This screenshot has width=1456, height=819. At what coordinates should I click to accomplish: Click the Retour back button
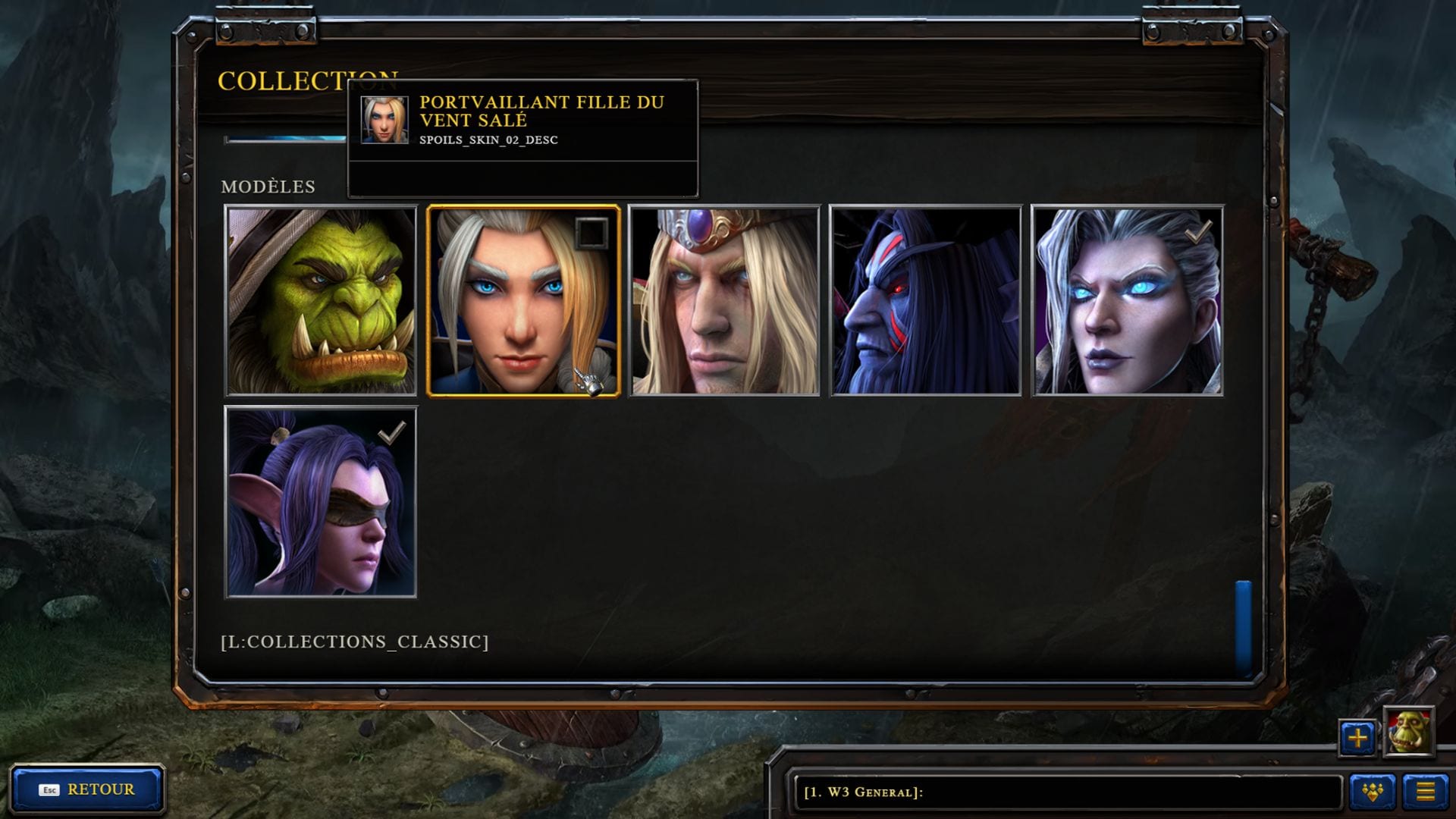tap(87, 789)
